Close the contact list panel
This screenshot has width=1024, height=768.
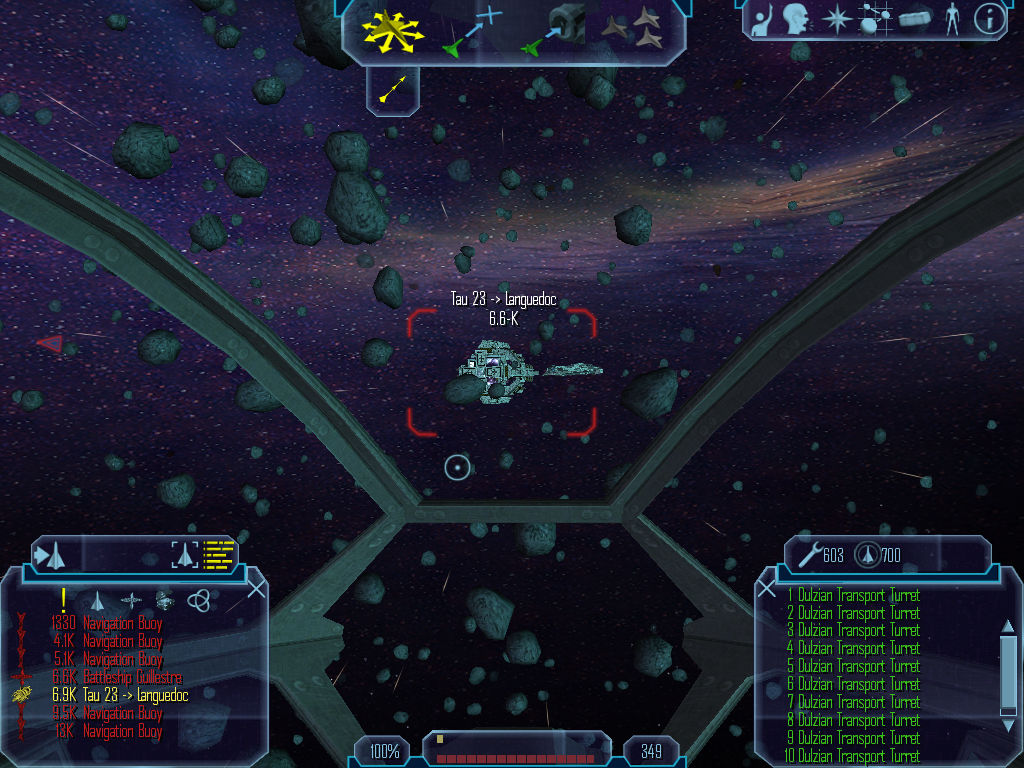(256, 589)
